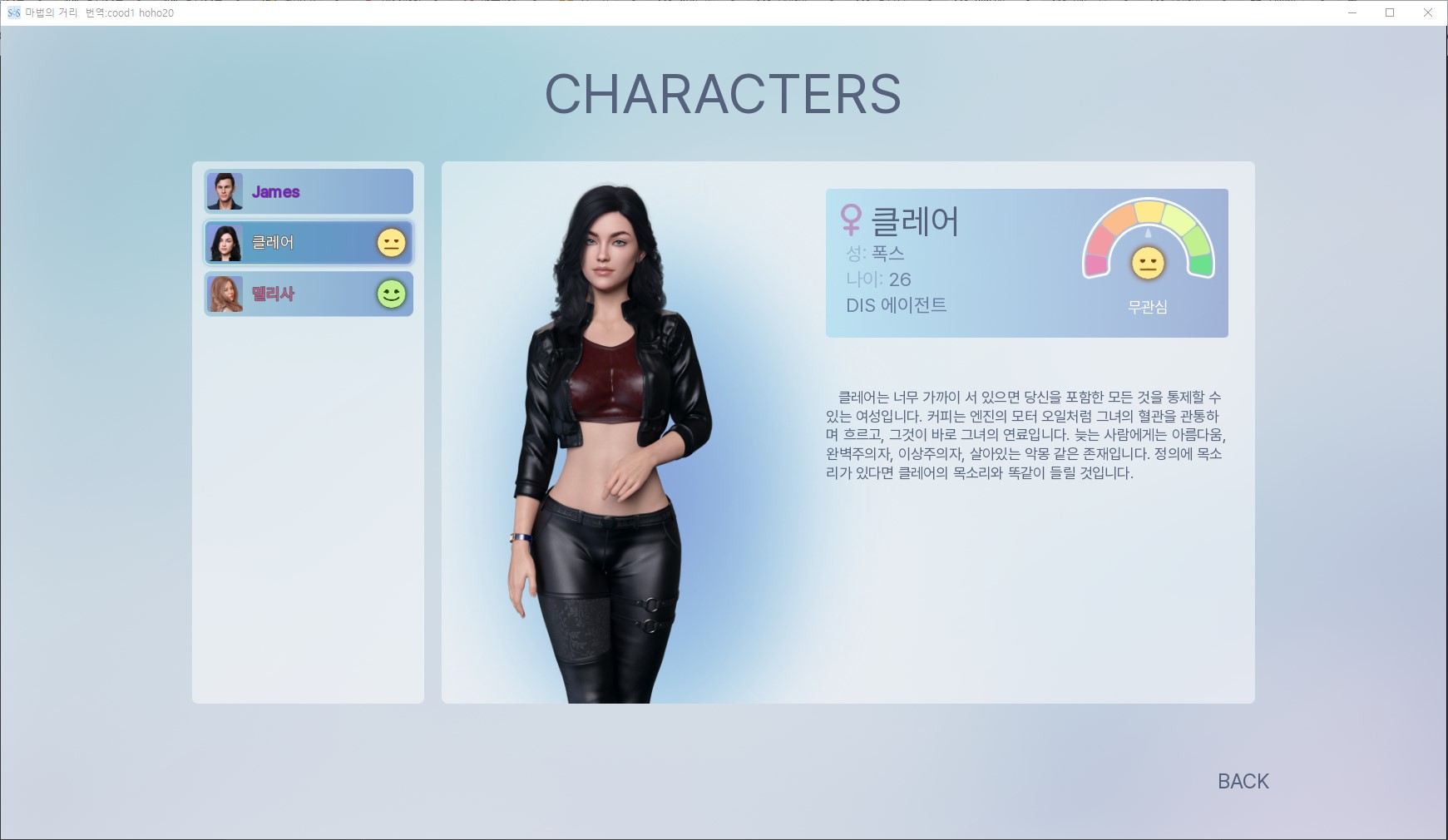Choose 멜리사 from the character list
1448x840 pixels.
click(309, 294)
